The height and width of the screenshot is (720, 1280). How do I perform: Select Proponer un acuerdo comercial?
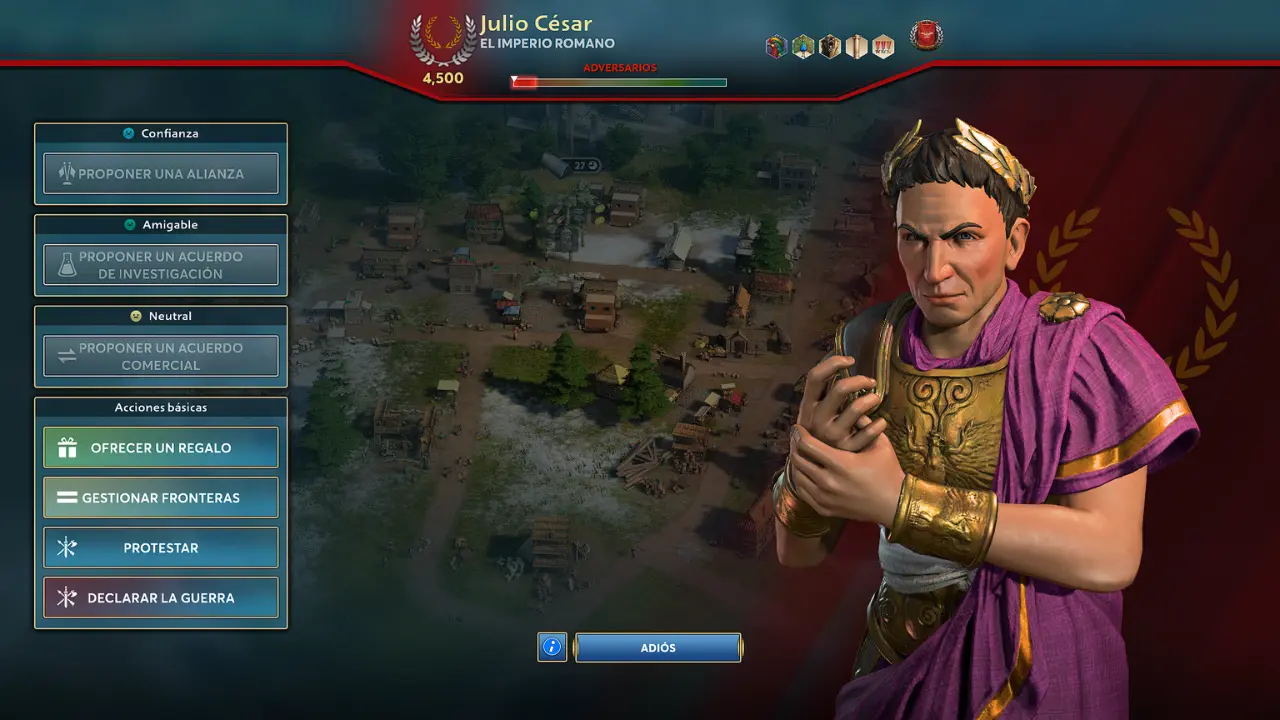pyautogui.click(x=161, y=357)
